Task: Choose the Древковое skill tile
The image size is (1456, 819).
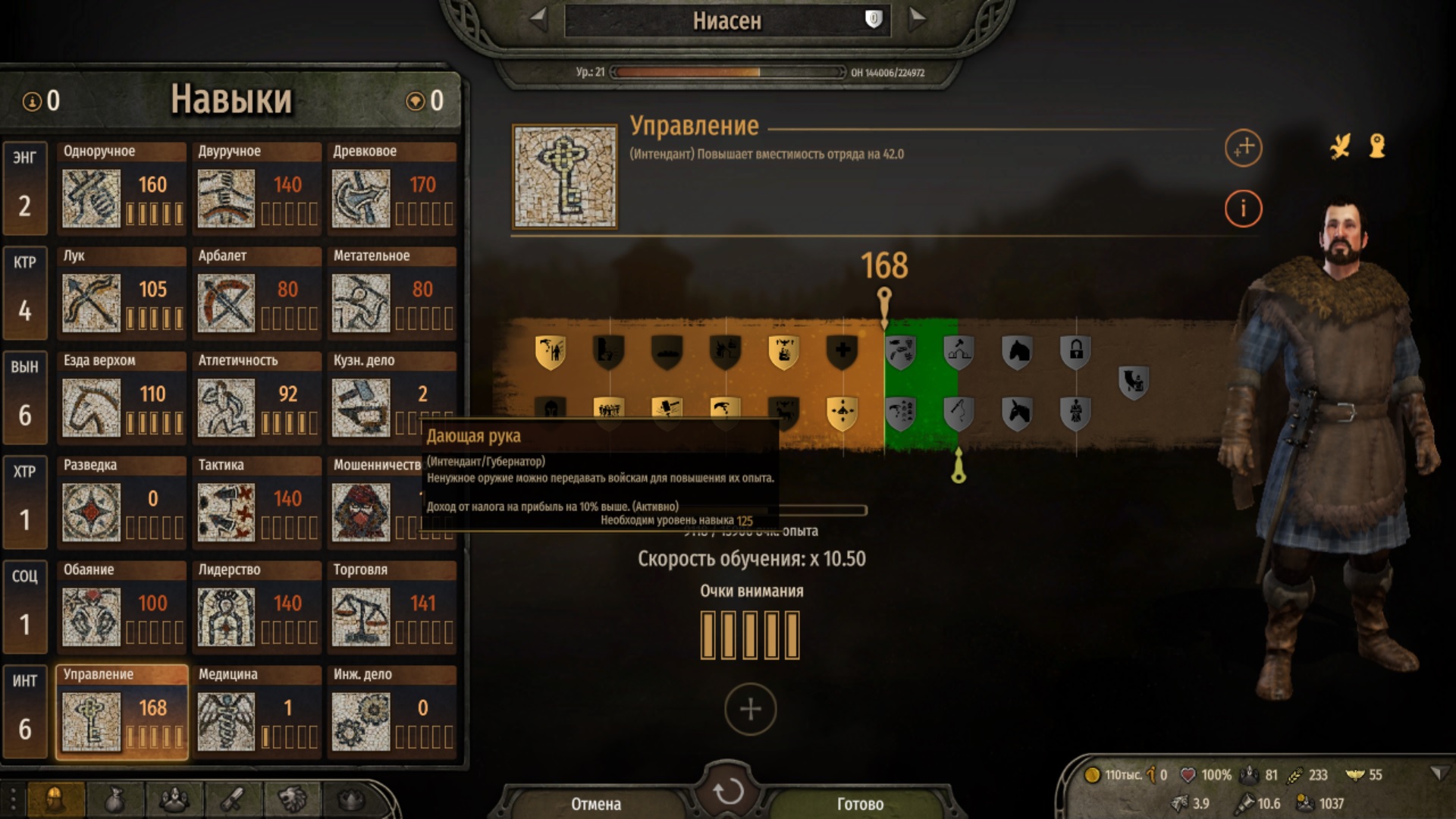Action: [x=392, y=186]
